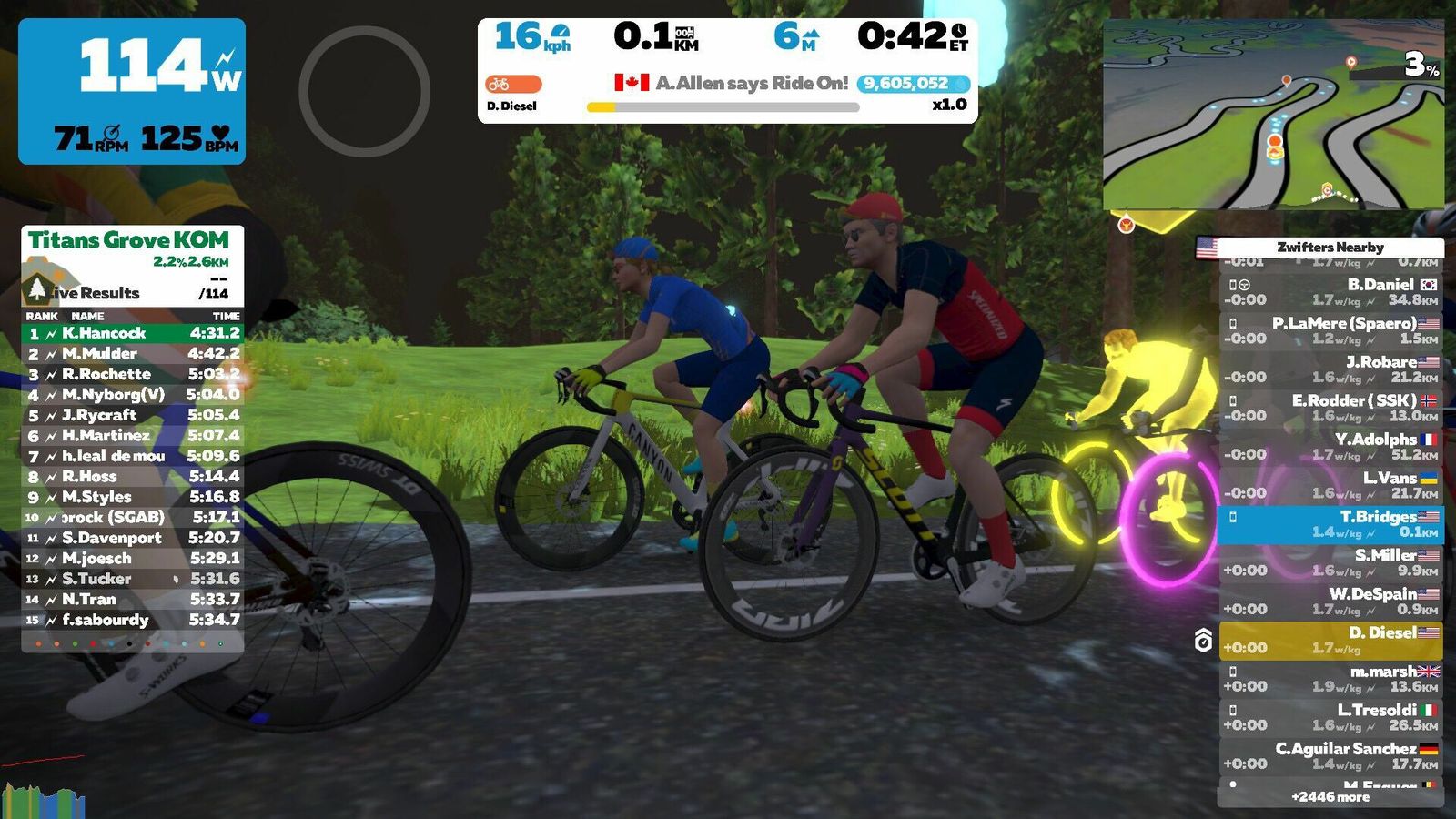Choose rider P.LaMere (Spaero) from the list
The height and width of the screenshot is (819, 1456).
[1330, 330]
